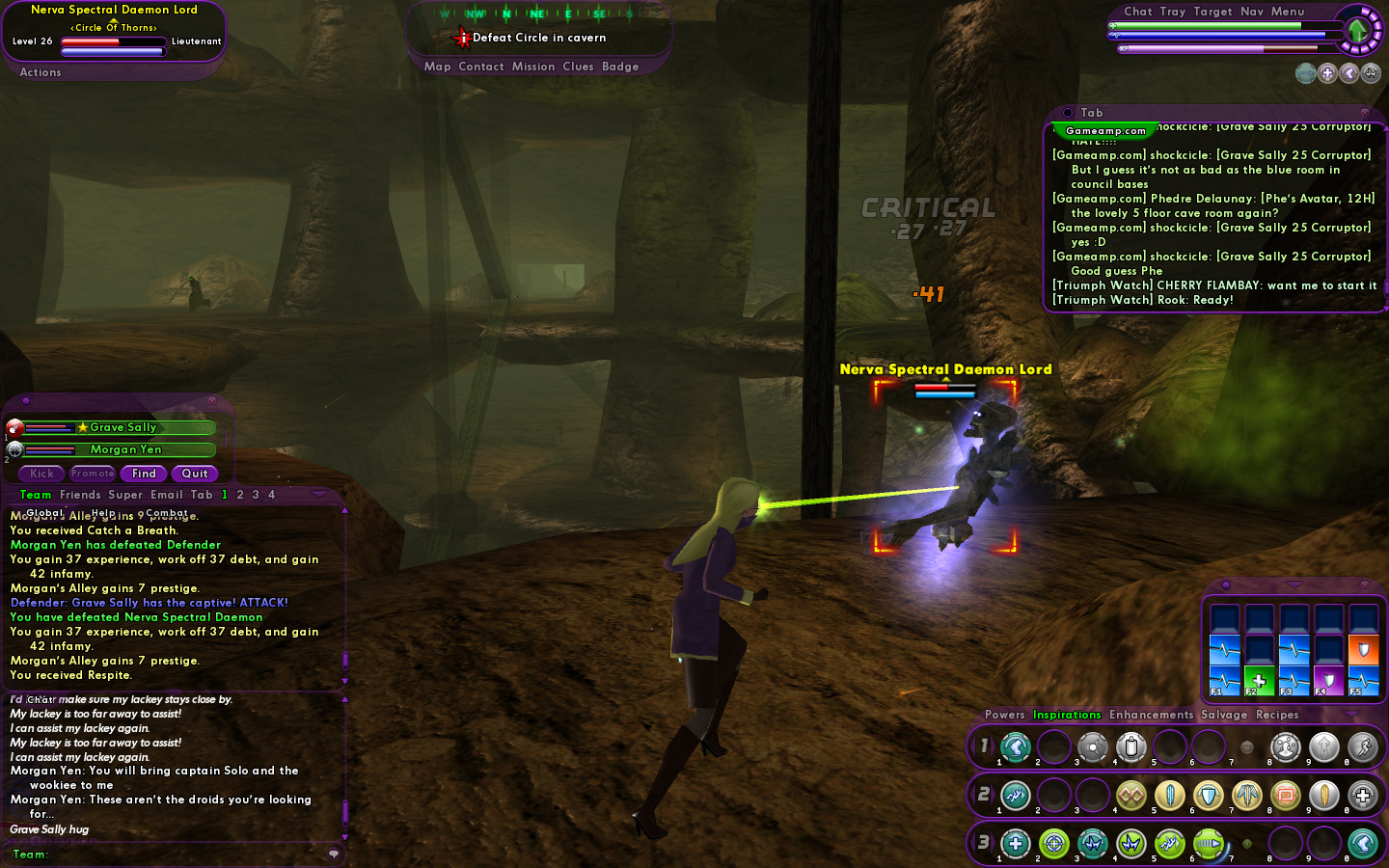This screenshot has width=1389, height=868.
Task: Open the Map window
Action: pos(437,67)
